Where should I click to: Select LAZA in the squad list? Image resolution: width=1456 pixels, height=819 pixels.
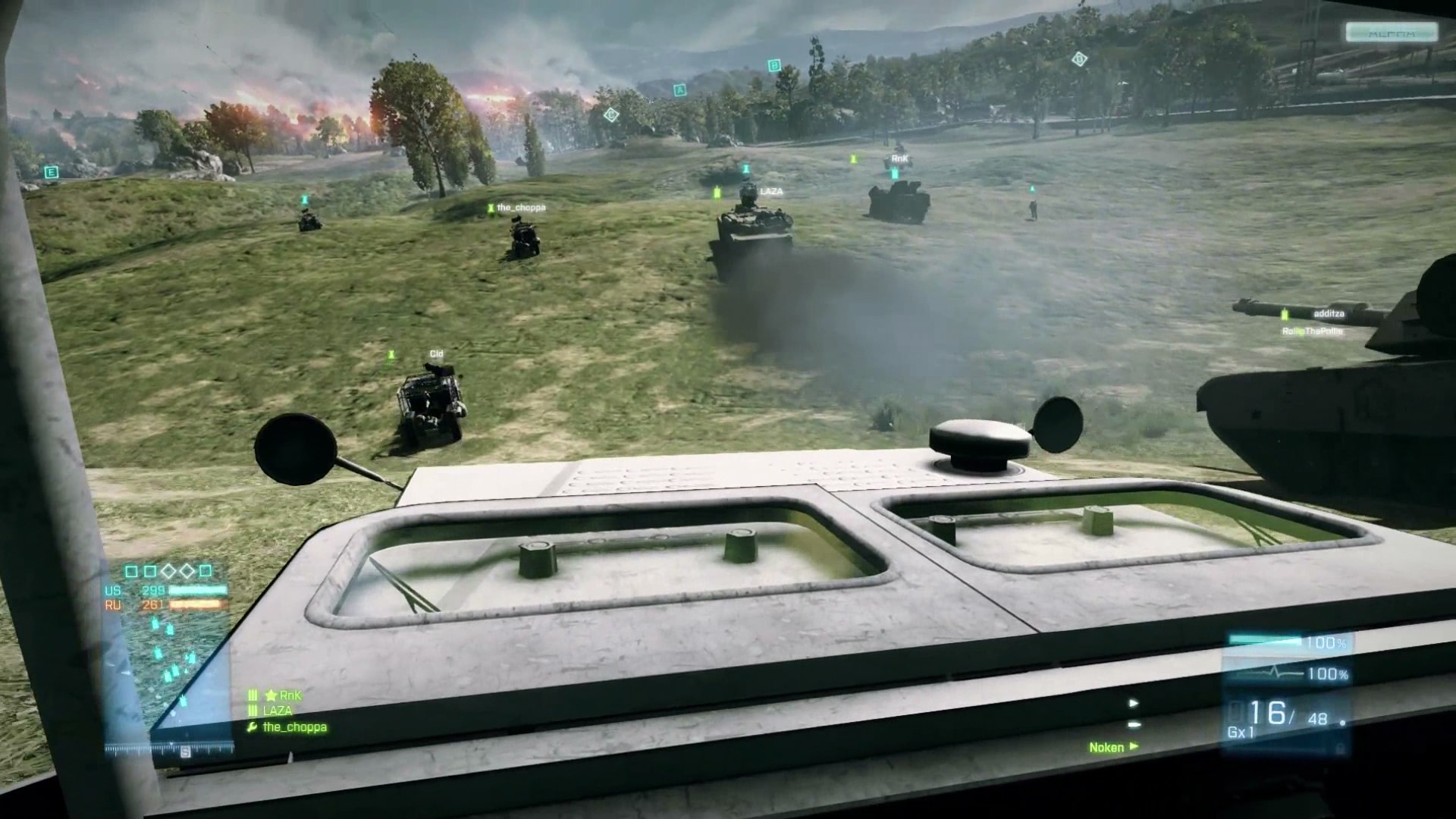coord(278,711)
